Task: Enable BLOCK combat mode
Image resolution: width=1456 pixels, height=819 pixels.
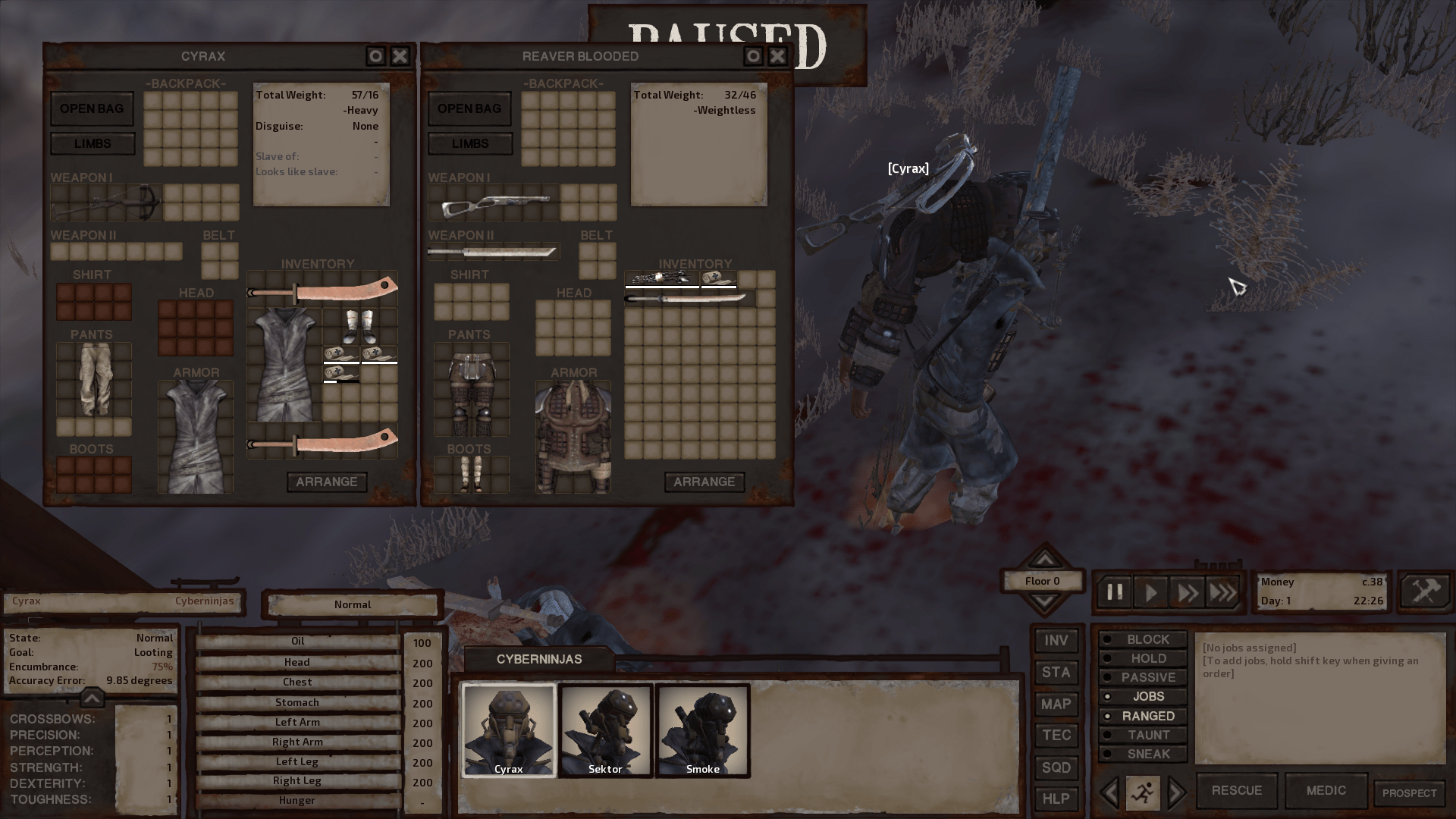Action: pos(1142,639)
